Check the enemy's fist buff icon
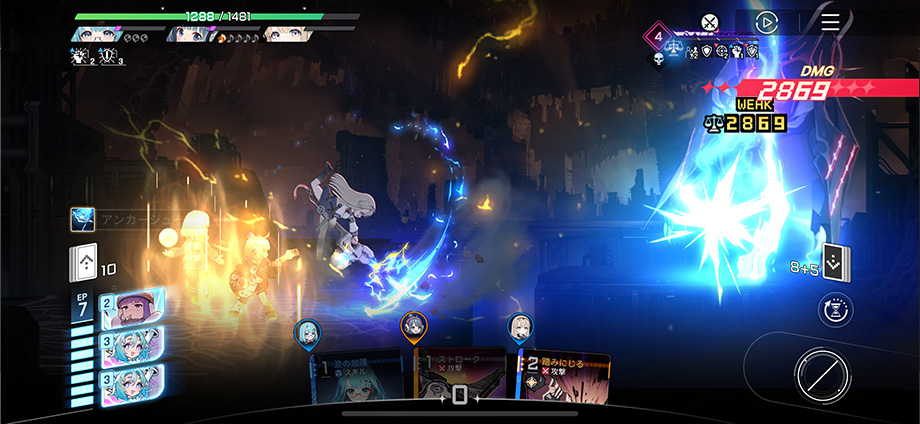The height and width of the screenshot is (424, 920). pos(736,50)
